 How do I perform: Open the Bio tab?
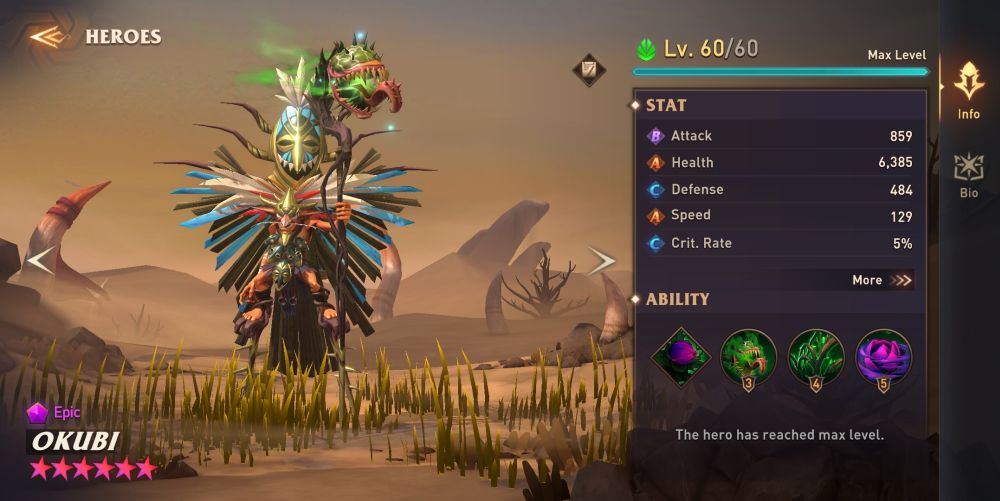pos(968,175)
